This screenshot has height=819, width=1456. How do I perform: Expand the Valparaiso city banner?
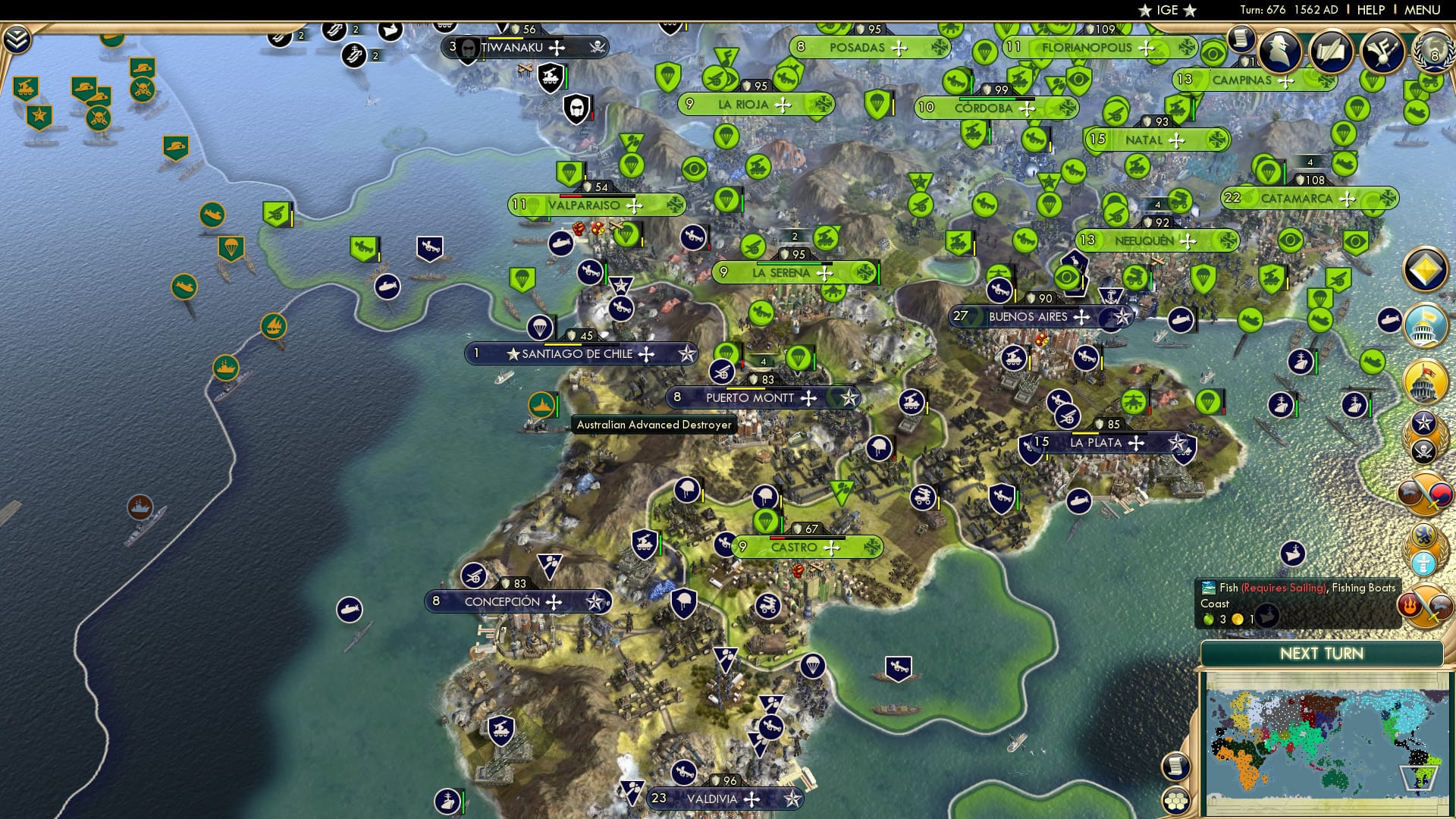point(594,204)
